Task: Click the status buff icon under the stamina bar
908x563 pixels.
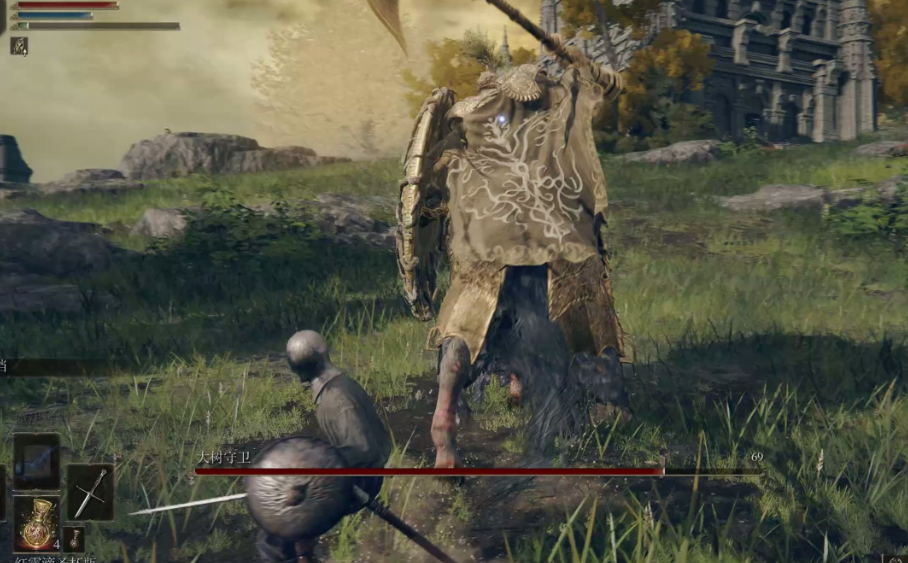Action: (x=19, y=45)
